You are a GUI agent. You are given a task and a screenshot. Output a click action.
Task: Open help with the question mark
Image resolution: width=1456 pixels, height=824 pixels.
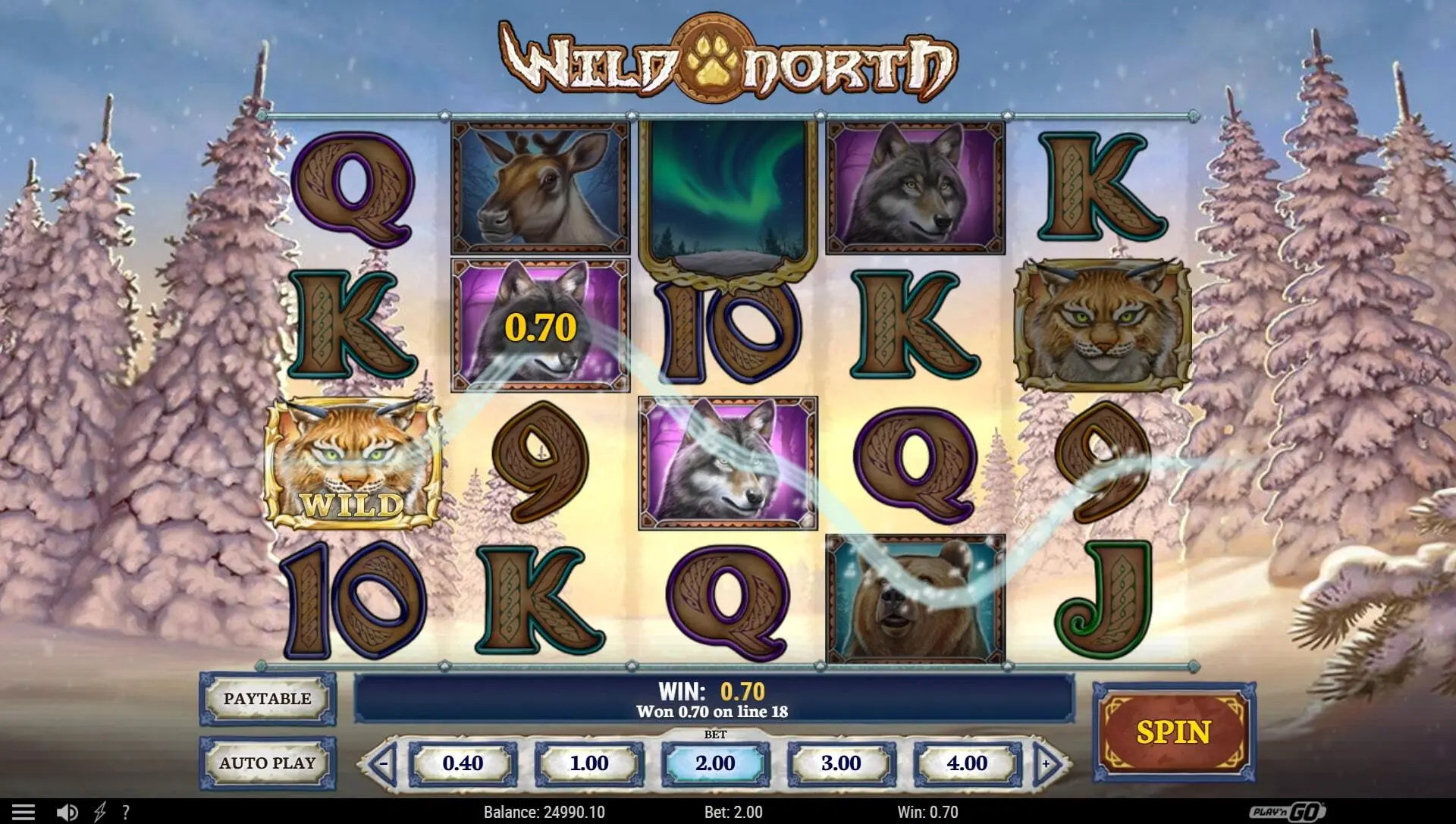coord(126,812)
